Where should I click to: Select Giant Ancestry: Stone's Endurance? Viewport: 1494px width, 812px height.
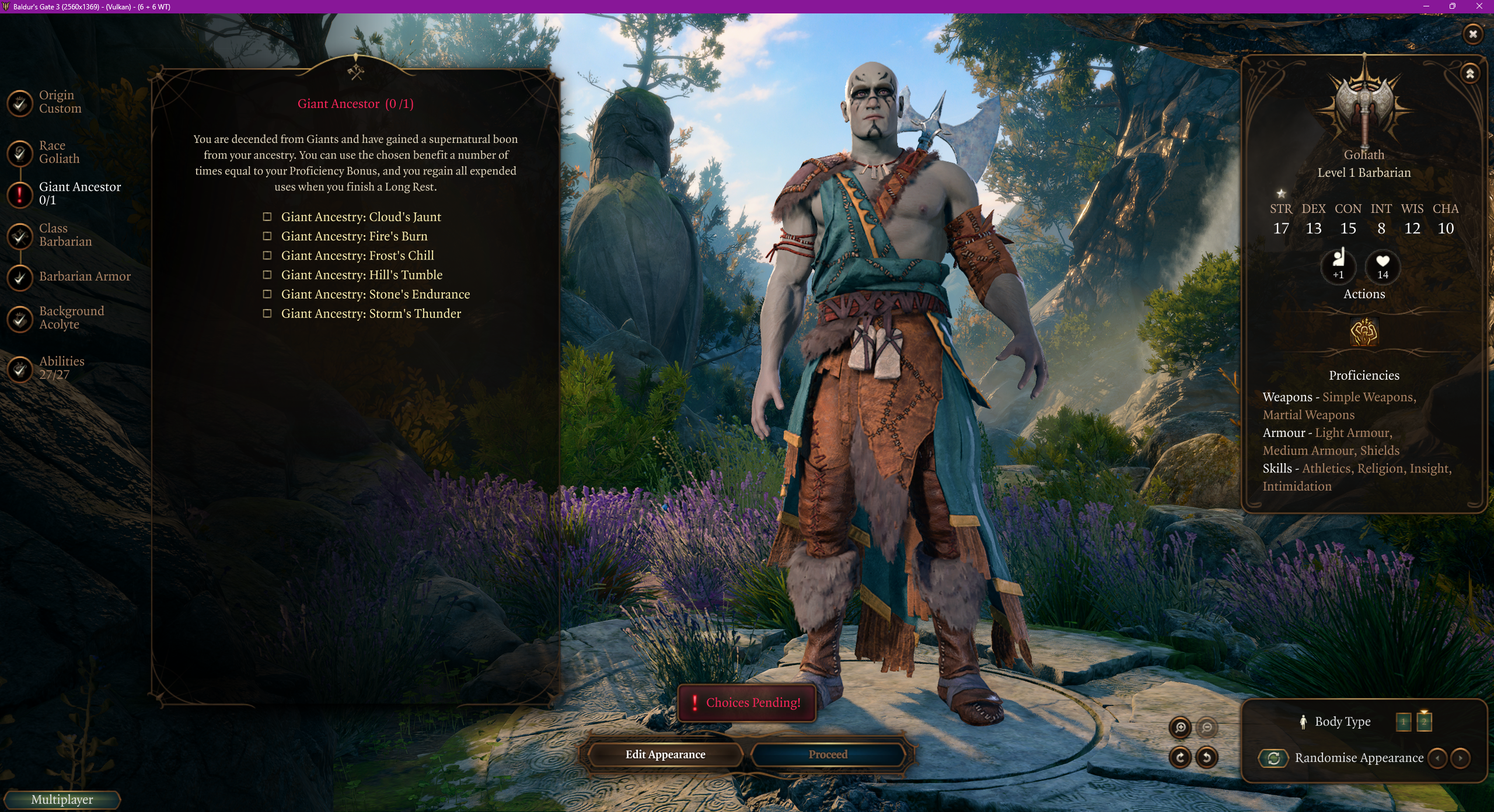pos(267,294)
